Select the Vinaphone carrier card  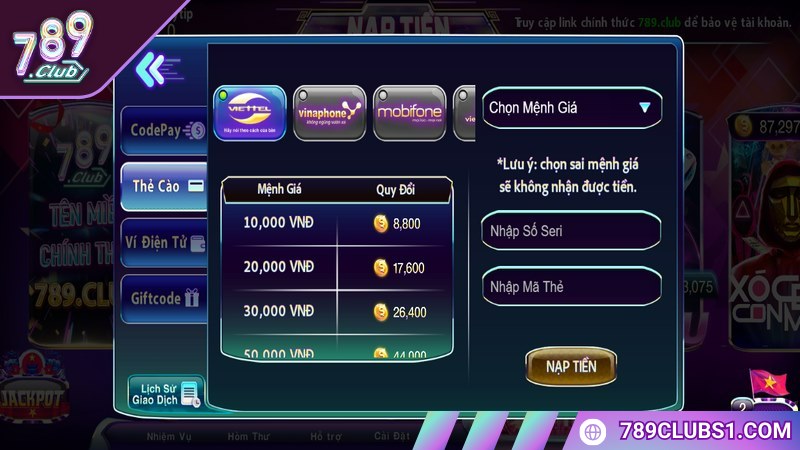pyautogui.click(x=329, y=112)
